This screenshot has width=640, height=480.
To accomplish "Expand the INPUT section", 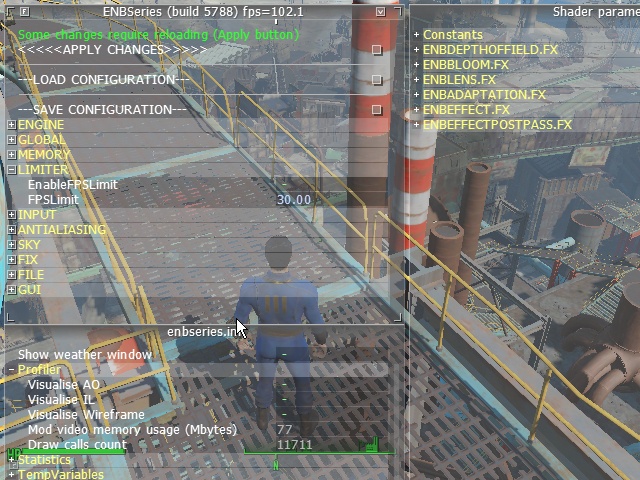I will pos(11,215).
